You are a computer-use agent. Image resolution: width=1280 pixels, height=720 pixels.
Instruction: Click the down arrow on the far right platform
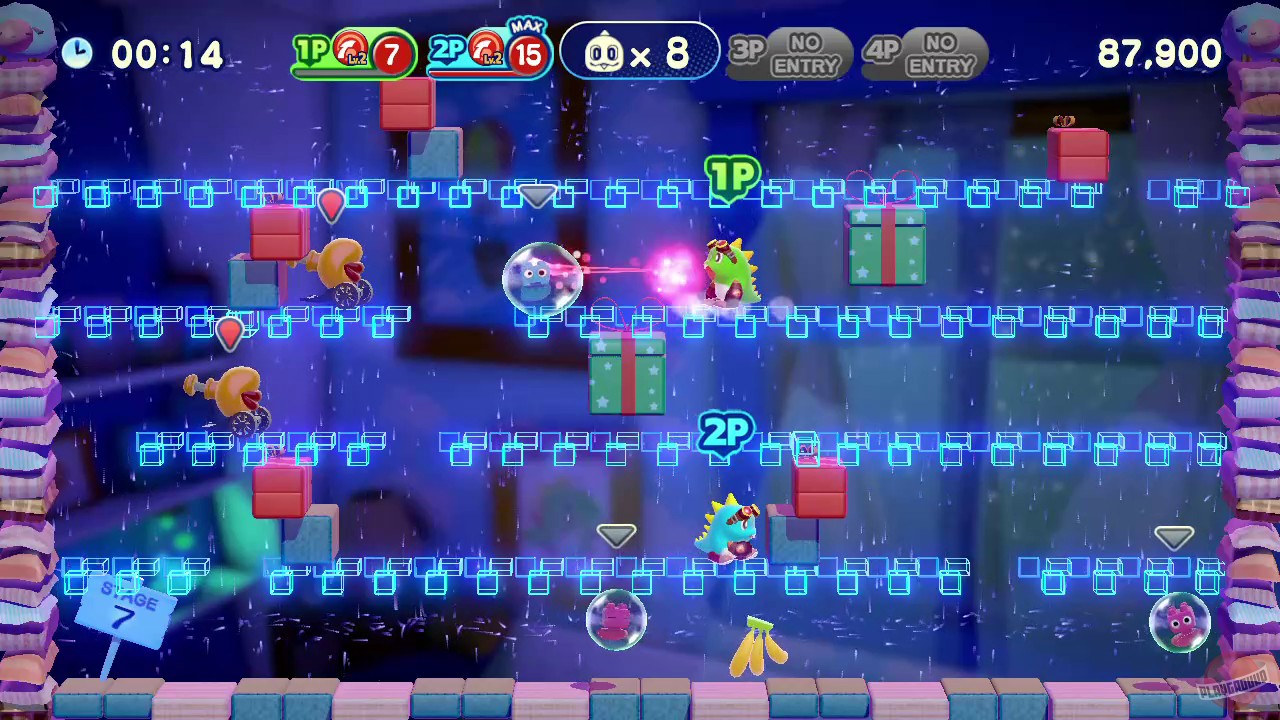tap(1174, 537)
